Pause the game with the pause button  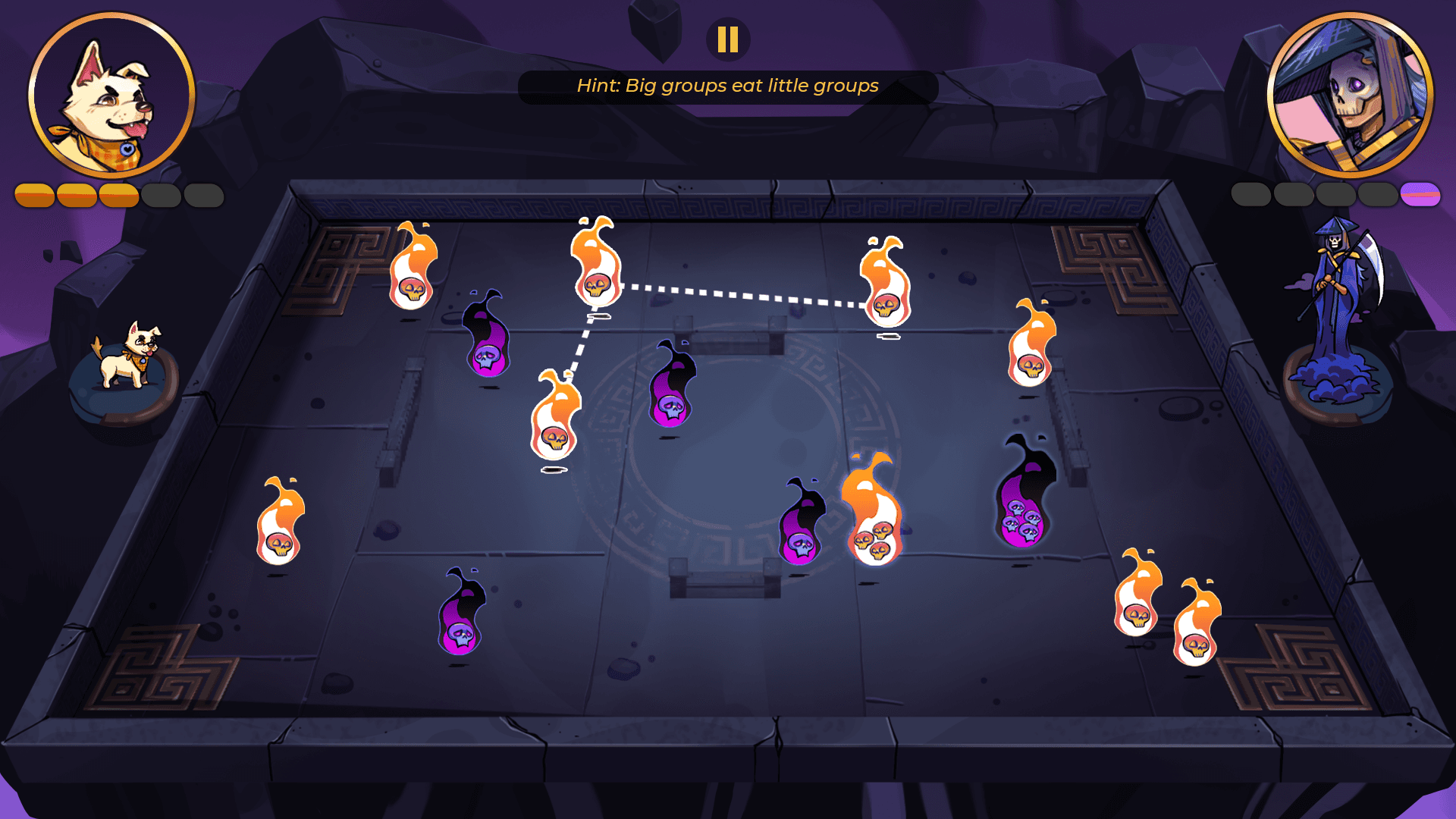[728, 39]
